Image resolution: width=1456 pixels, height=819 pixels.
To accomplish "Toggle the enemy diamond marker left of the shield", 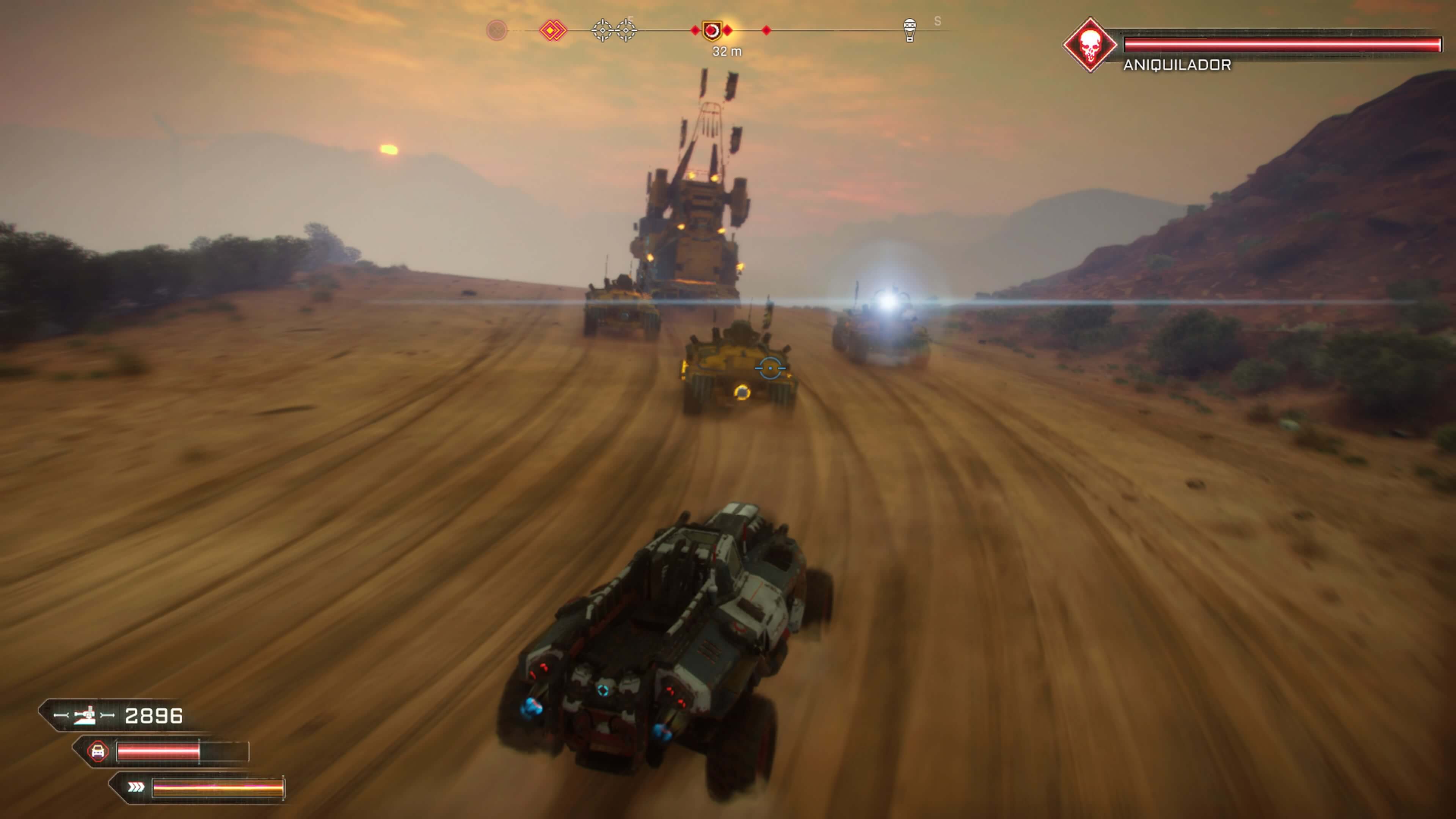I will point(695,30).
